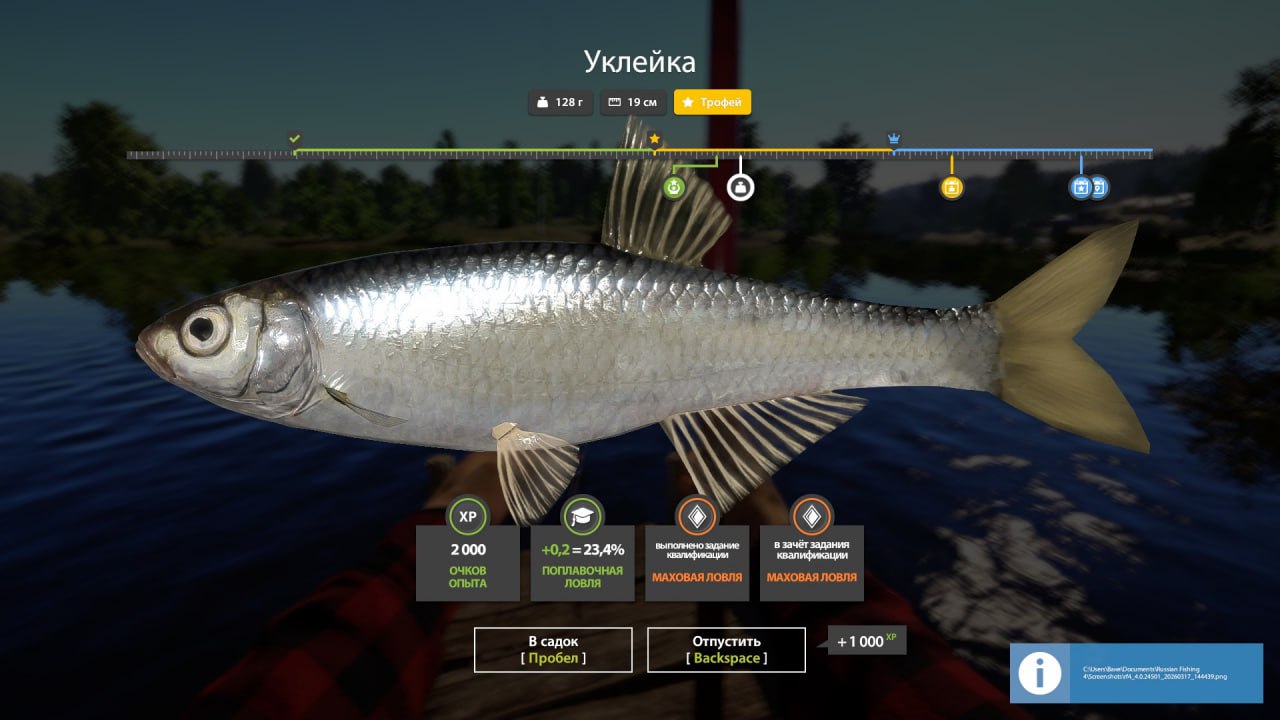The height and width of the screenshot is (720, 1280).
Task: Open the screenshot saved notification path
Action: [1160, 672]
